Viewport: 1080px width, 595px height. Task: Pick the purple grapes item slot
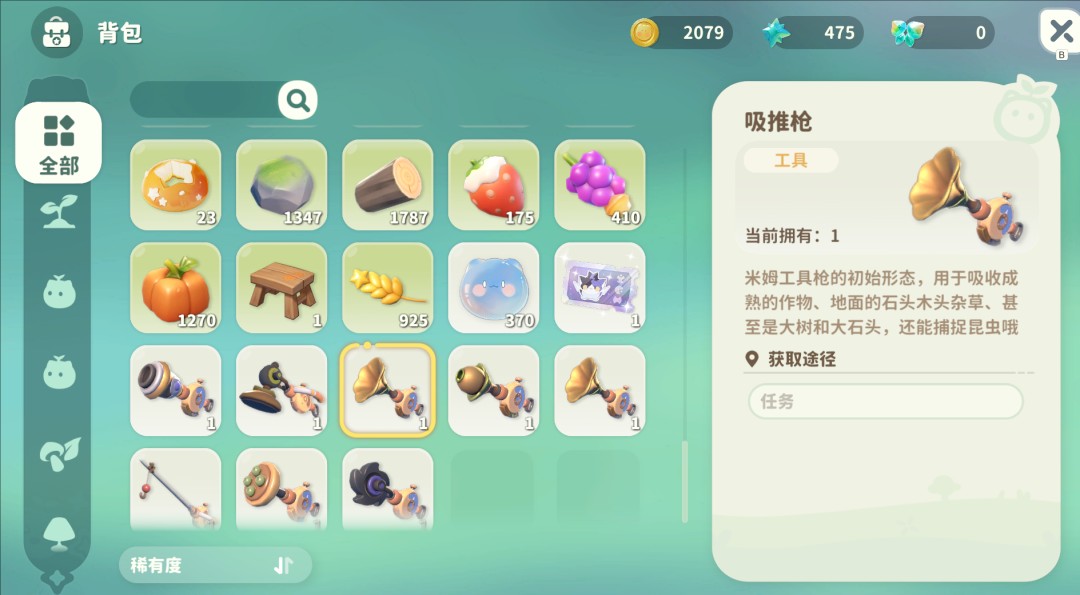600,185
